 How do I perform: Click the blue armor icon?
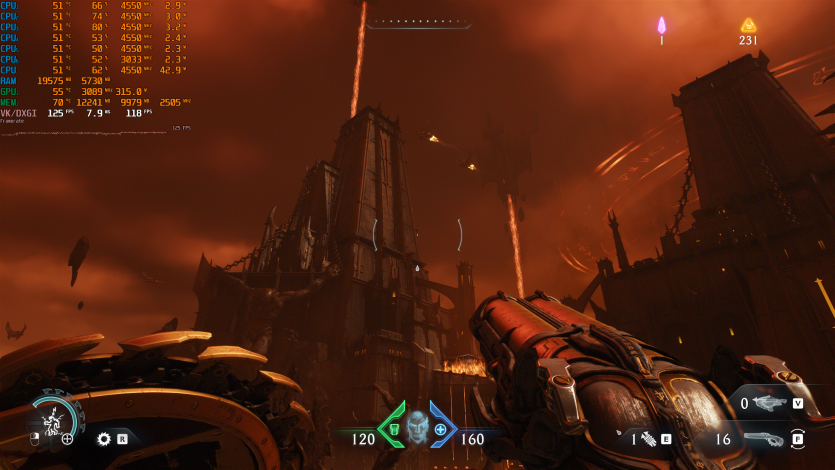pos(440,429)
